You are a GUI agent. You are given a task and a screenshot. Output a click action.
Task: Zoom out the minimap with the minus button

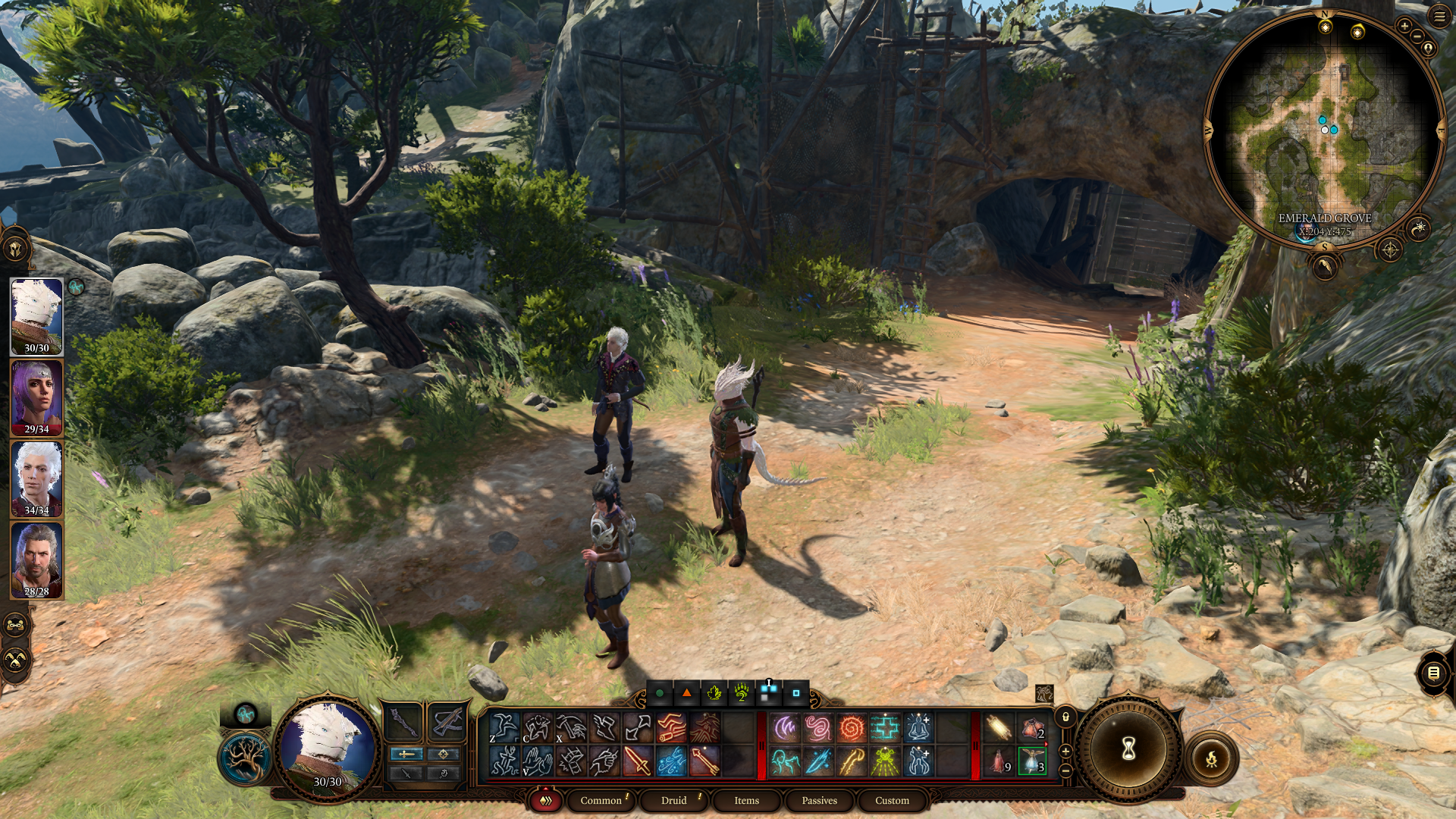[1419, 35]
